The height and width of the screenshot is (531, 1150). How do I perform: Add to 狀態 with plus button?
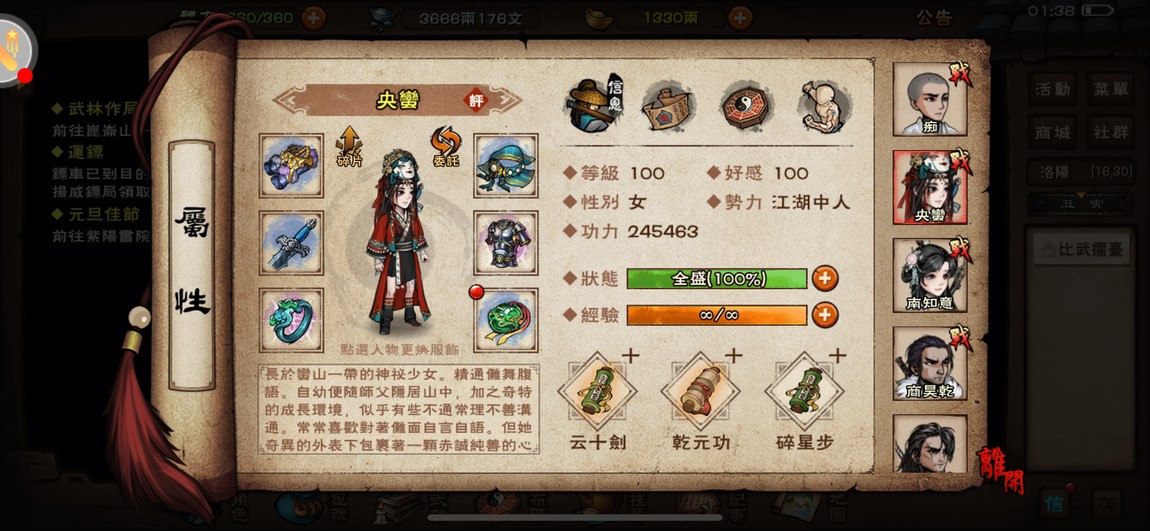[x=825, y=278]
